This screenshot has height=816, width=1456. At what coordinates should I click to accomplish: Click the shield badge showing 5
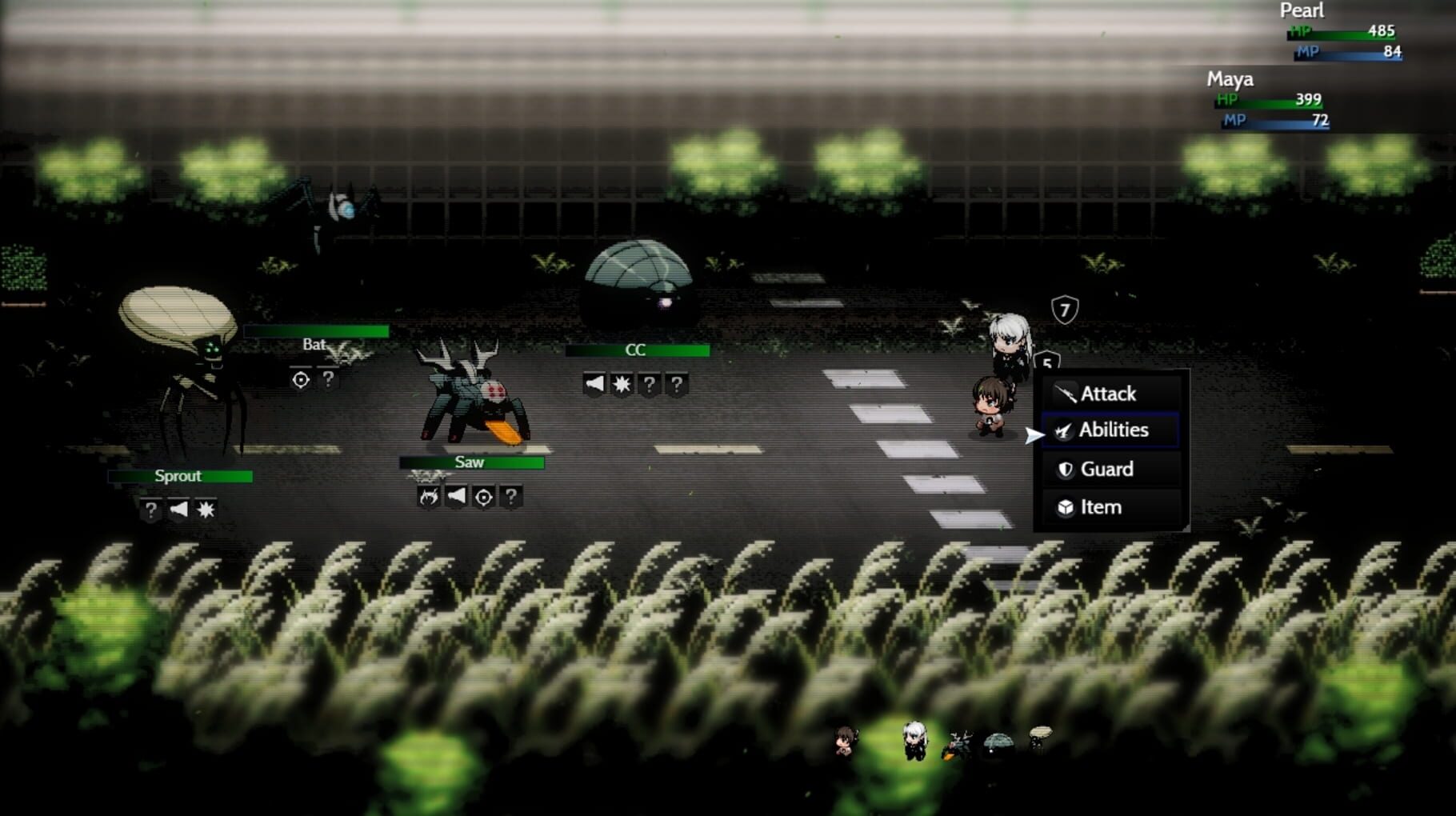point(1046,361)
